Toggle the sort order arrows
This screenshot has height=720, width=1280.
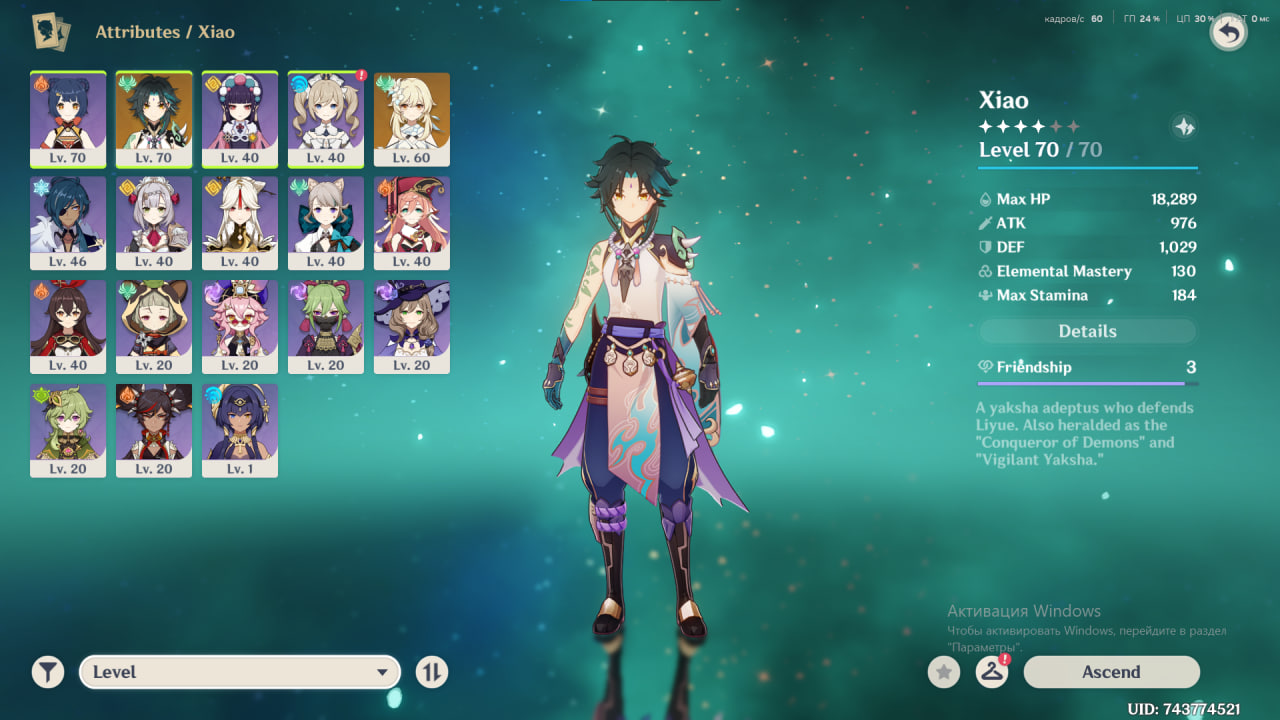point(432,672)
